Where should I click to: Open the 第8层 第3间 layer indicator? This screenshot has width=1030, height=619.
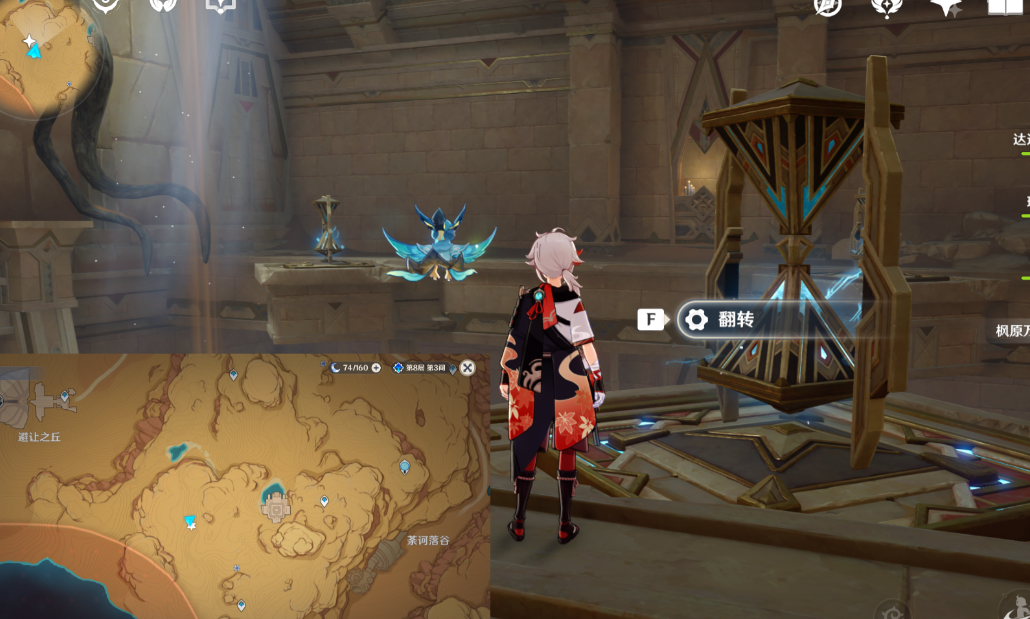click(x=420, y=368)
